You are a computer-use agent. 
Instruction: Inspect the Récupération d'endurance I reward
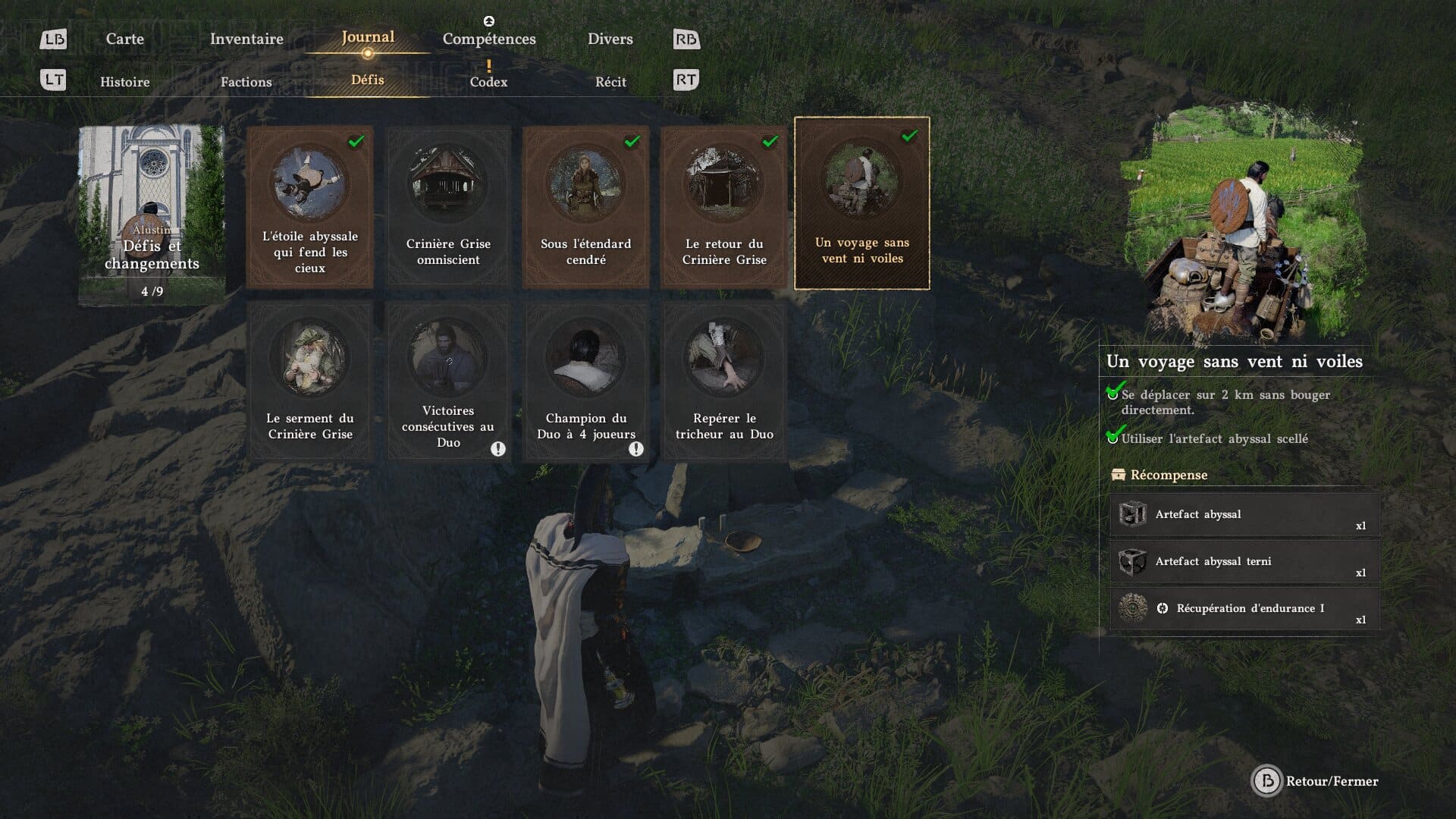pyautogui.click(x=1244, y=609)
